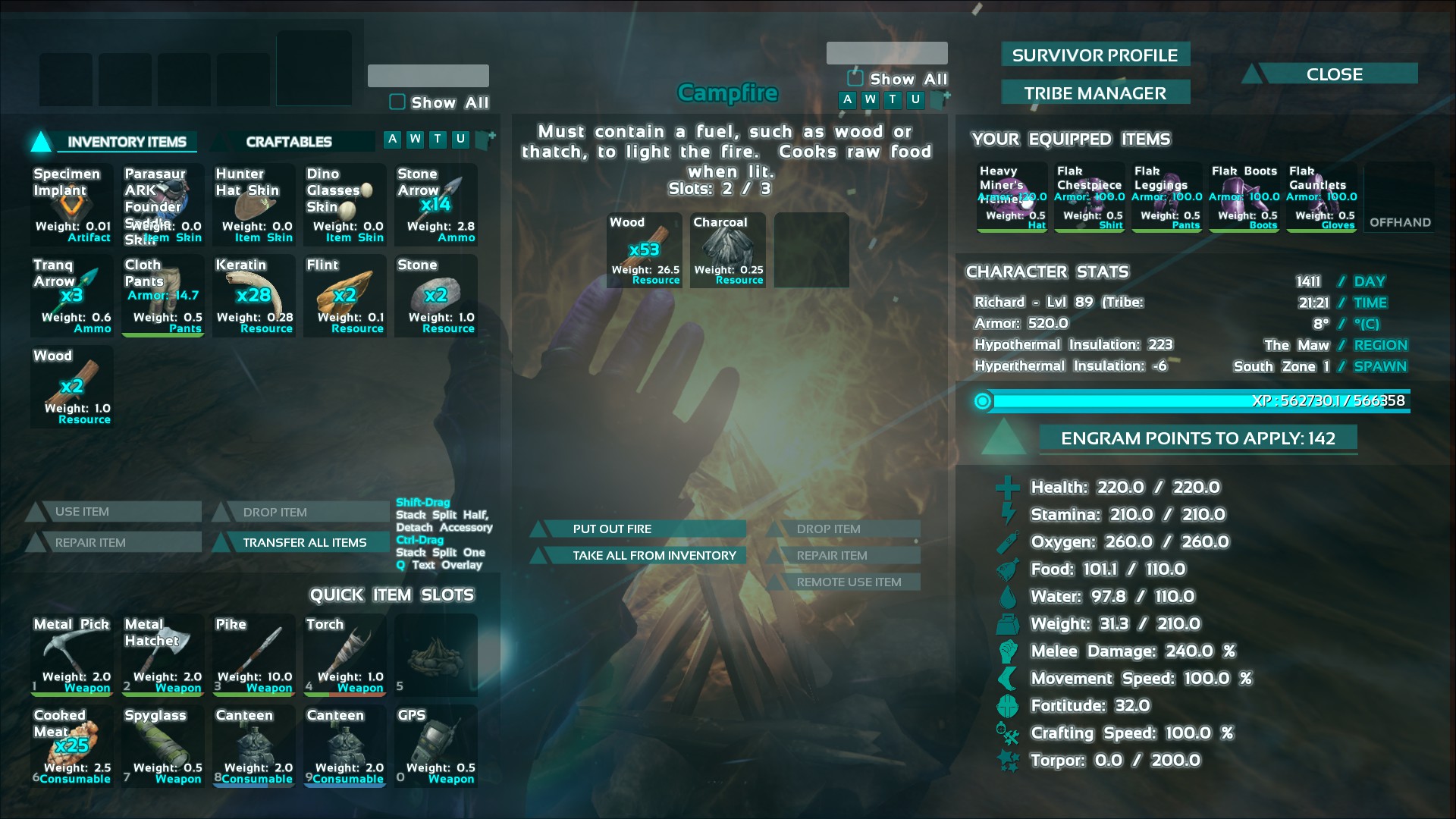
Task: Select the Inventory Items tab
Action: [127, 142]
